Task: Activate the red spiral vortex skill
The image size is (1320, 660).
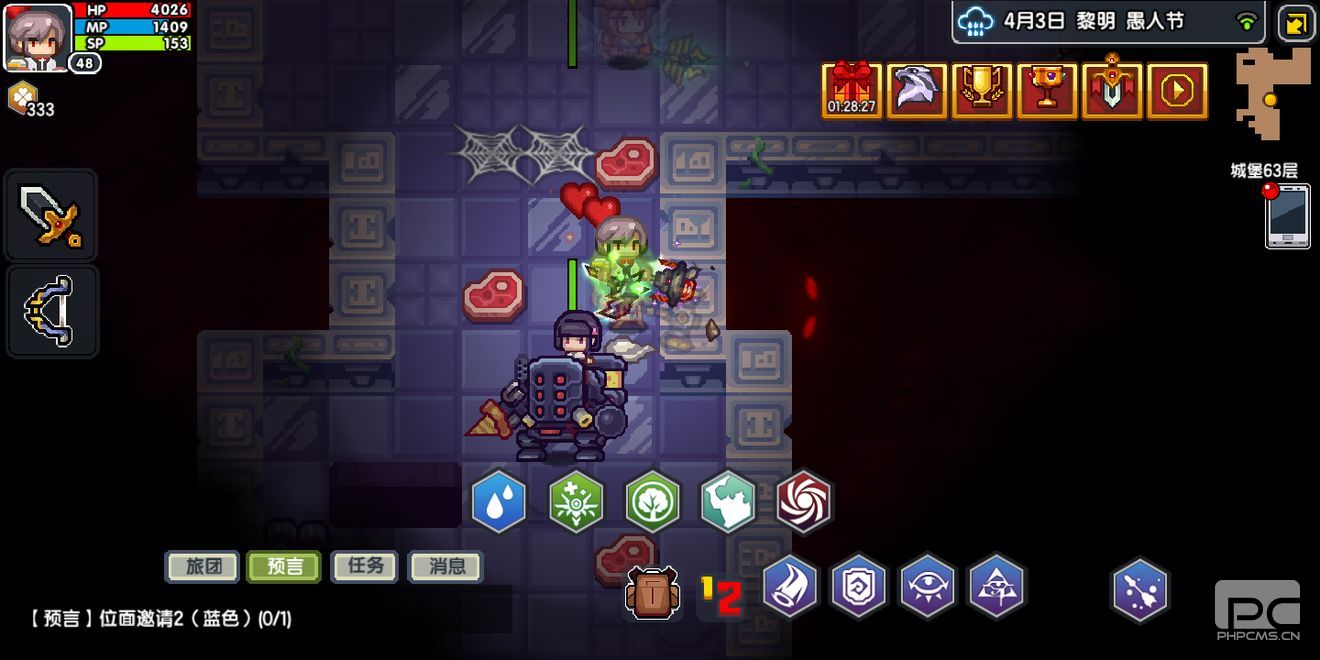Action: [x=804, y=502]
